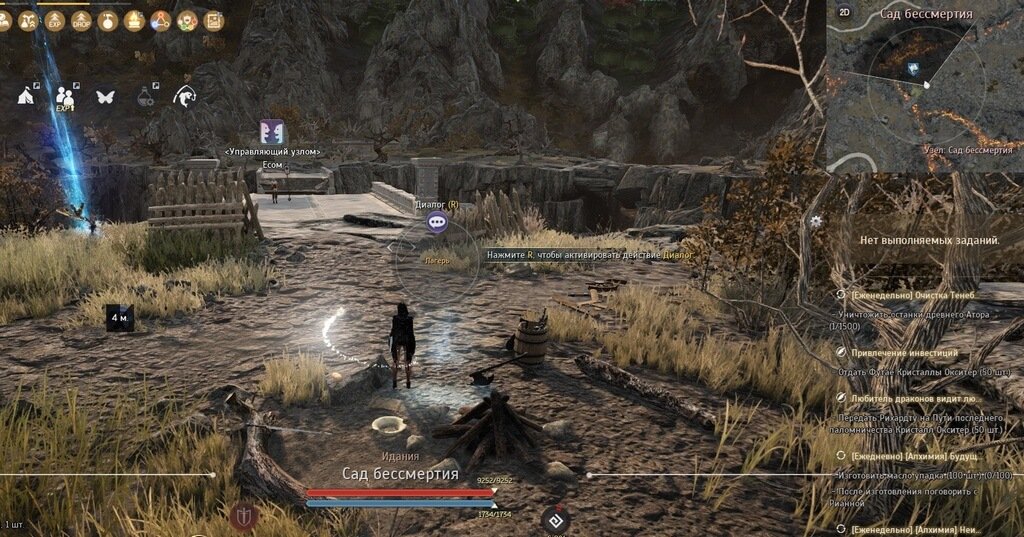Open the potion gear alchemy shortcut
This screenshot has height=537, width=1024.
(146, 96)
